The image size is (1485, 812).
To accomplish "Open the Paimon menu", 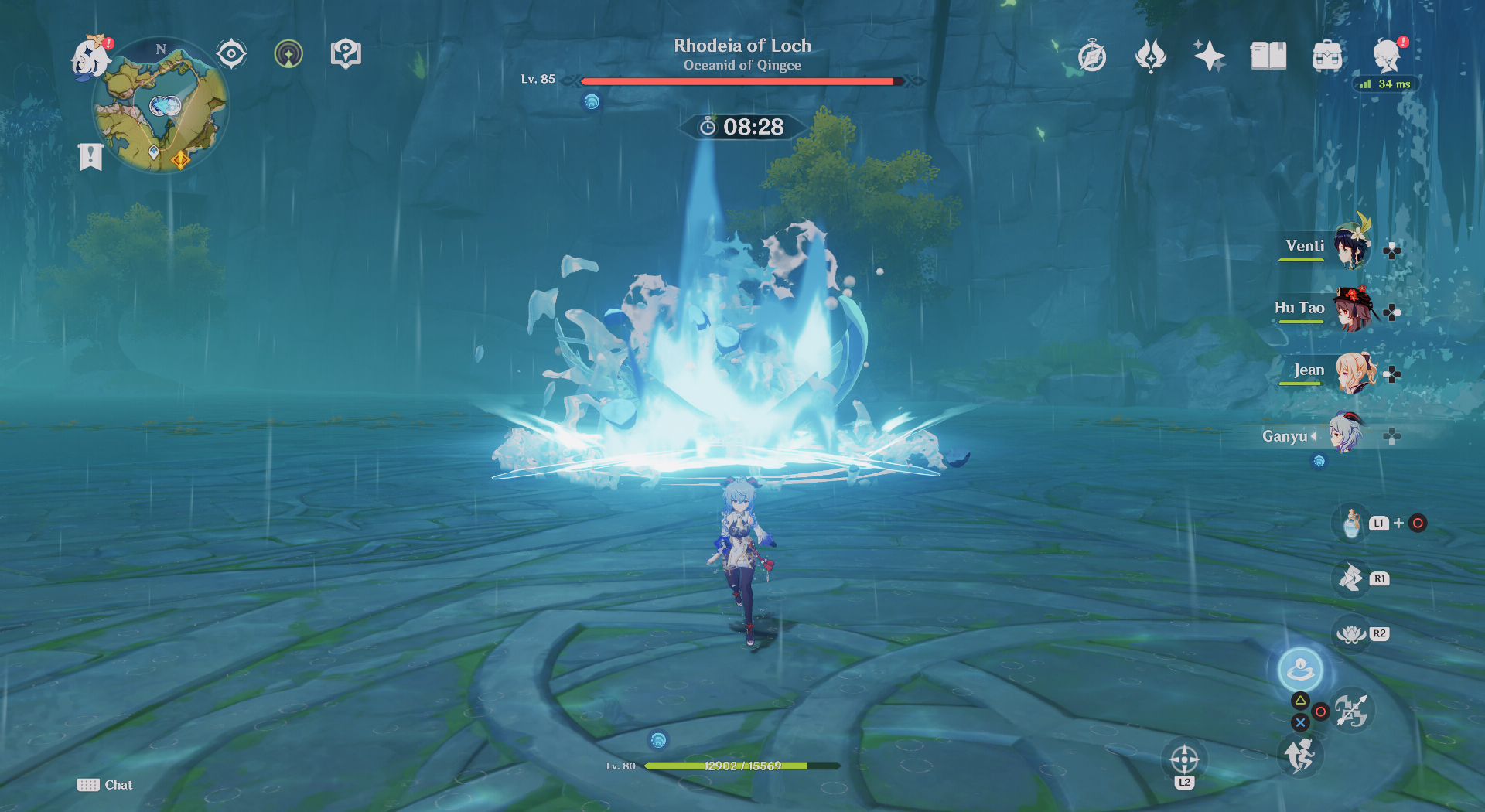I will pyautogui.click(x=90, y=56).
